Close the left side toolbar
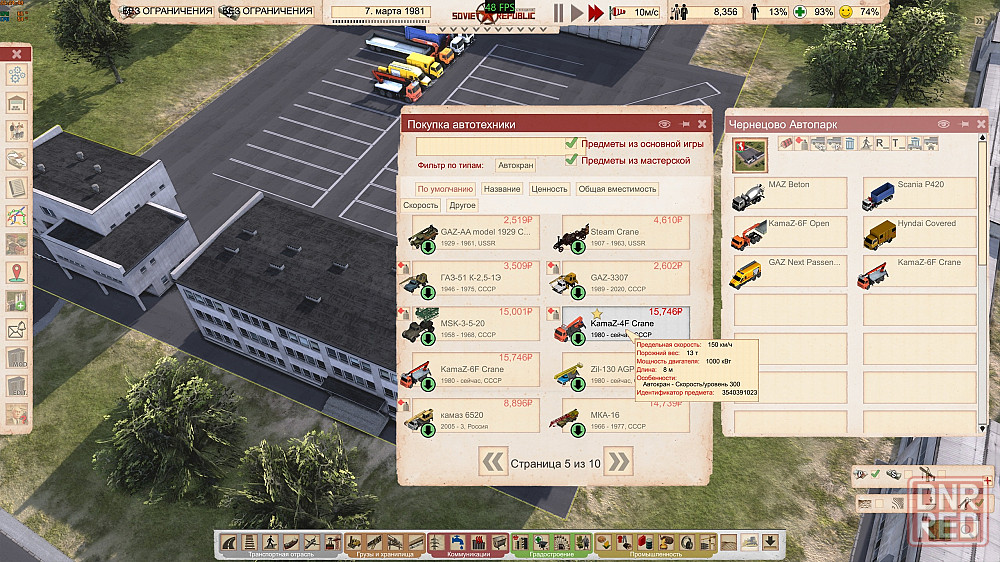Viewport: 1000px width, 562px height. coord(17,53)
